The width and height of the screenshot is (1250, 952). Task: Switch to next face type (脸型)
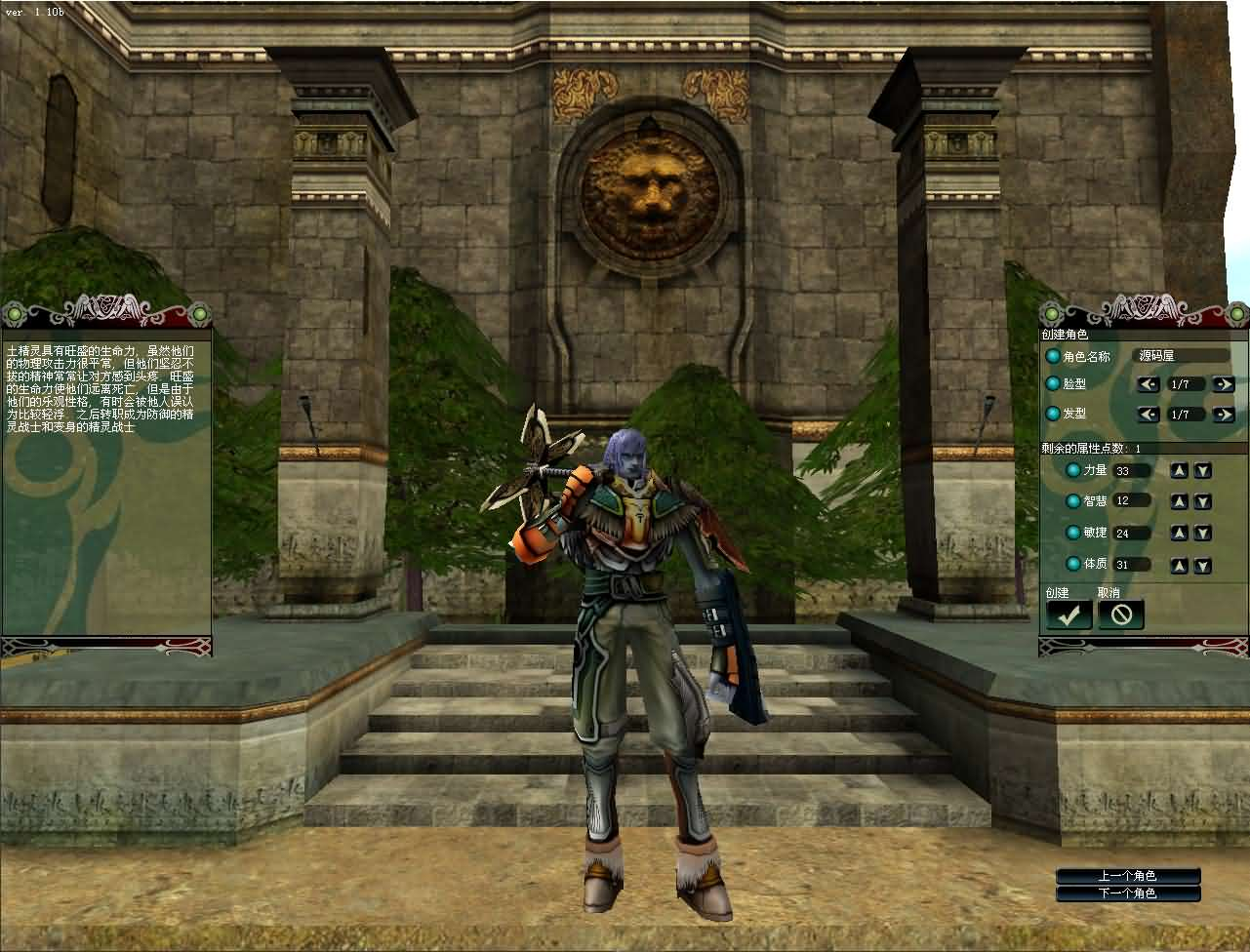pos(1223,384)
